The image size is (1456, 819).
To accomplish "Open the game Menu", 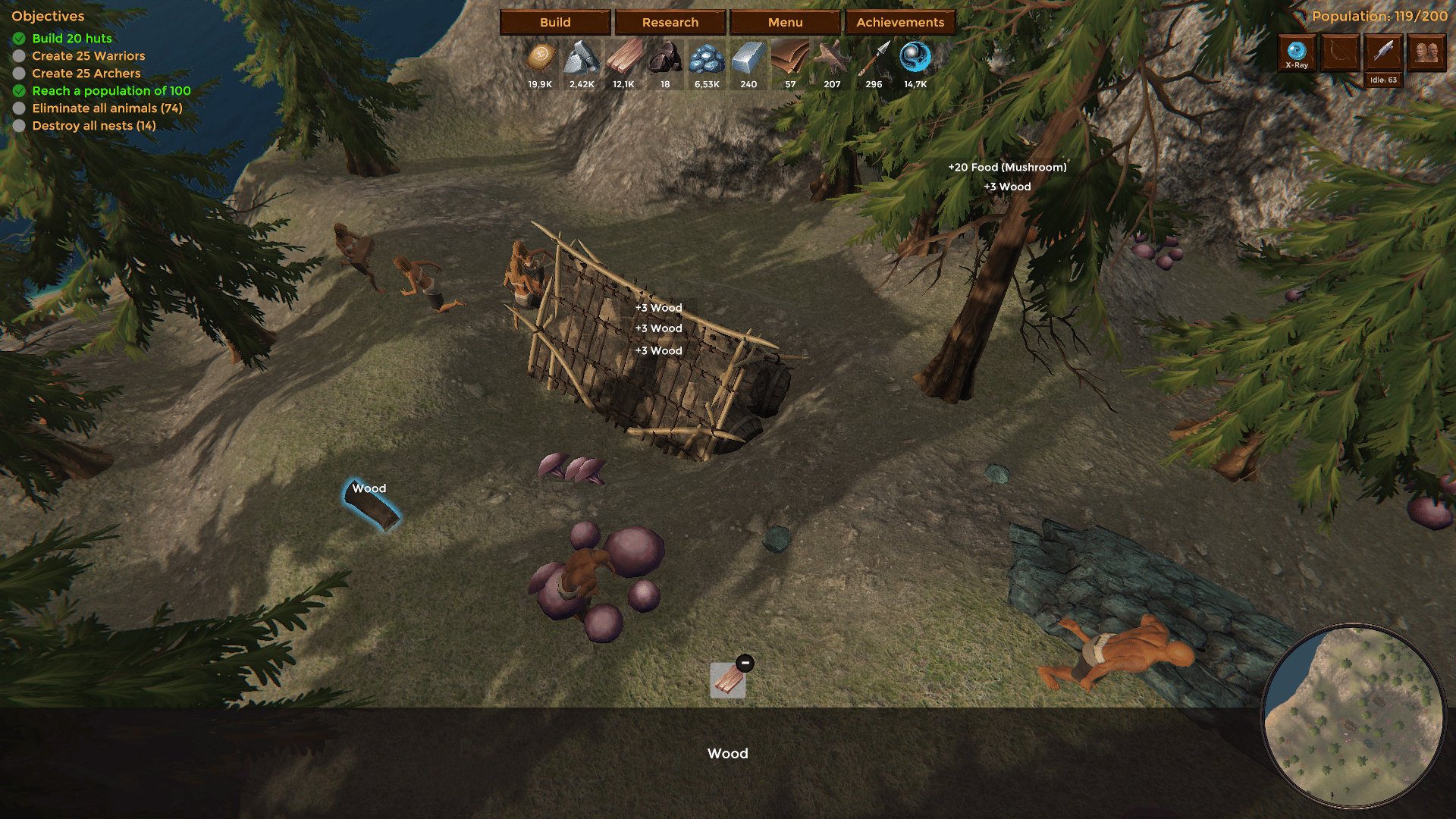I will pyautogui.click(x=785, y=22).
